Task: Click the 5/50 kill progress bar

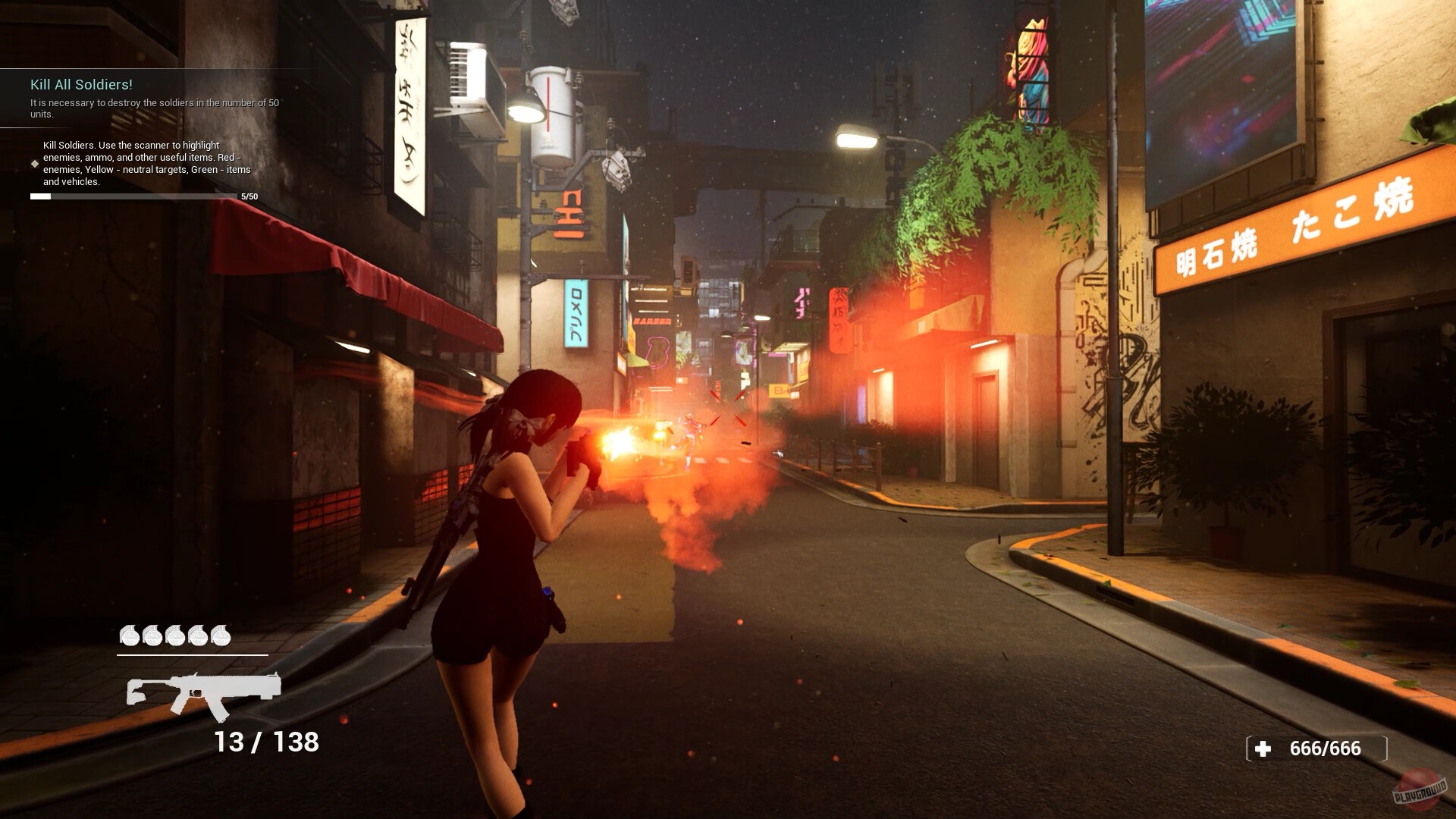Action: tap(136, 196)
